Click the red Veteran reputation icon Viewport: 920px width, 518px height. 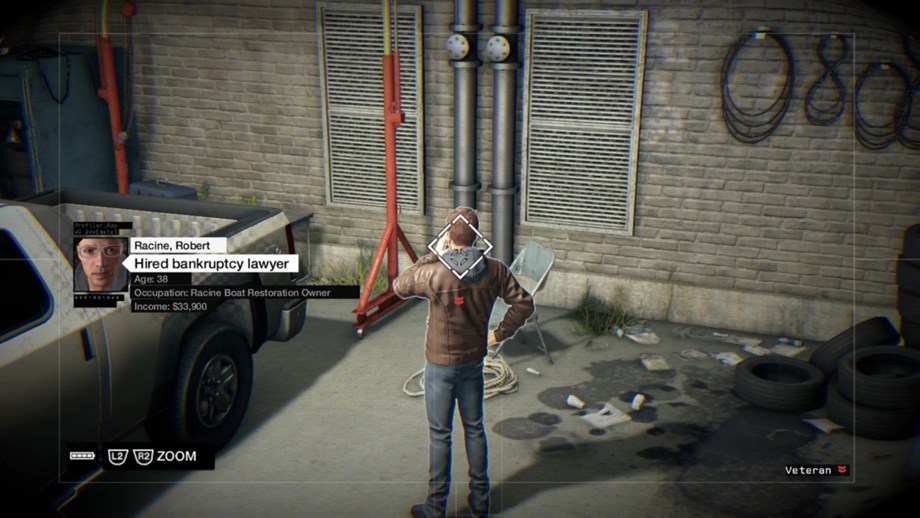pyautogui.click(x=843, y=469)
